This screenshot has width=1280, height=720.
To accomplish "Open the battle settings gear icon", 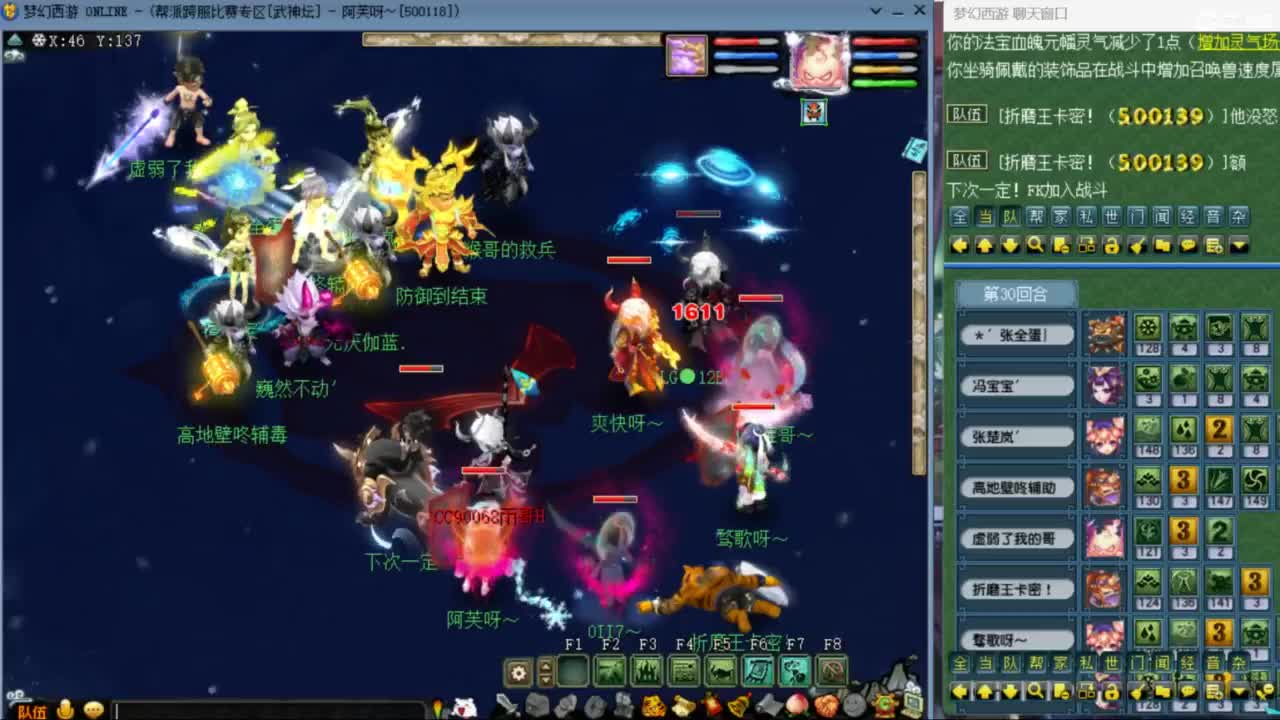I will pos(518,672).
